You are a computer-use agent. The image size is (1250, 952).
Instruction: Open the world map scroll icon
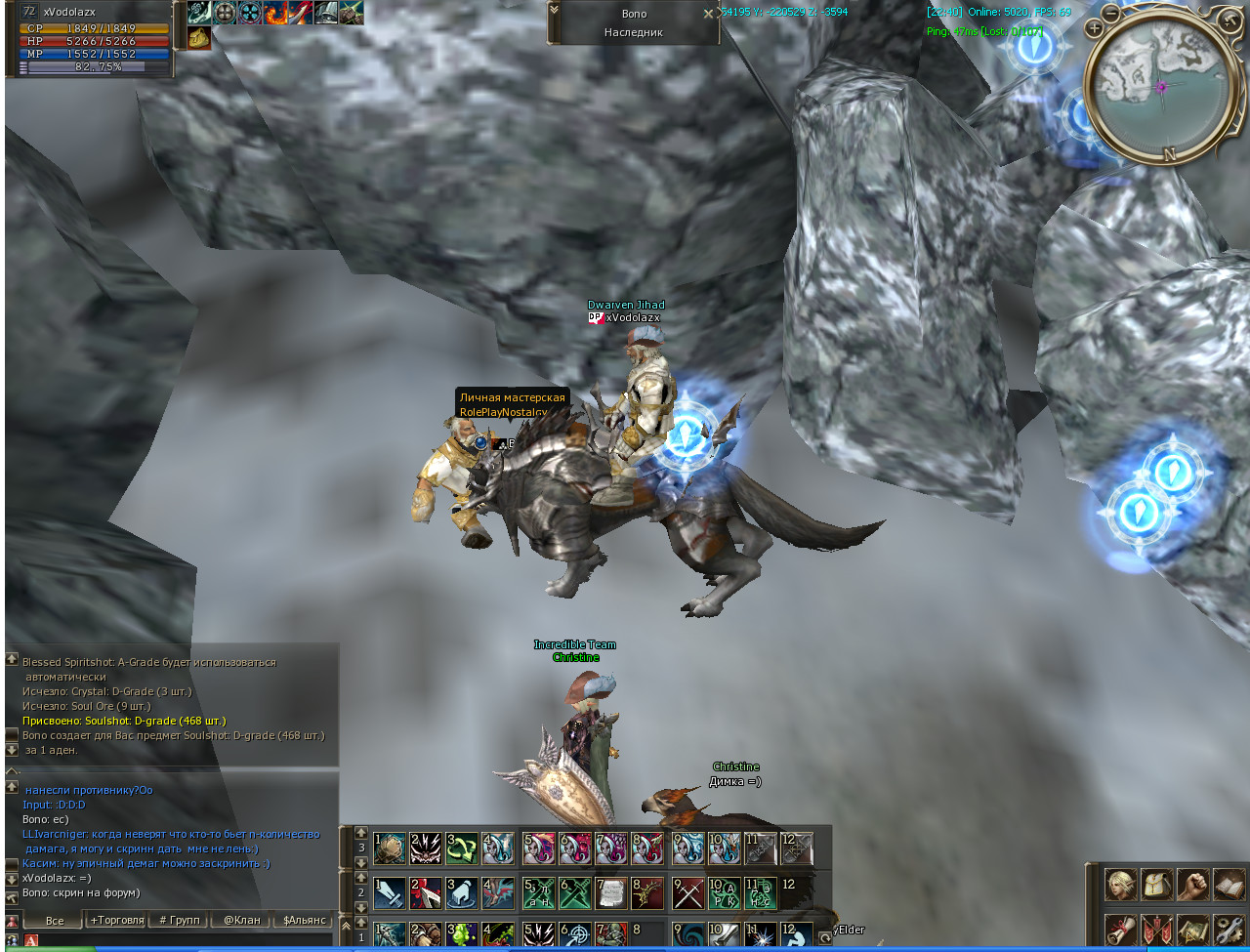click(x=1192, y=930)
